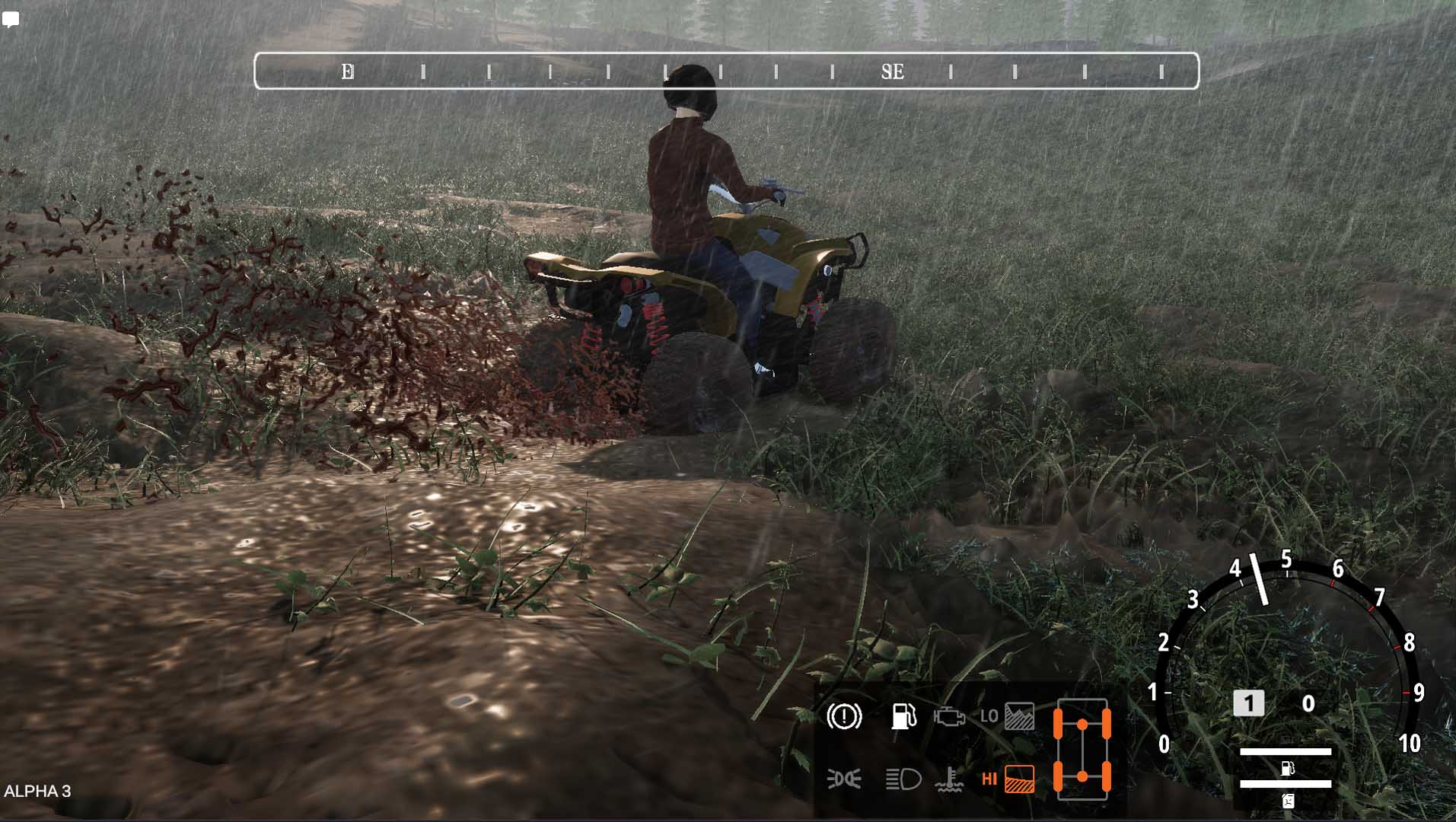Switch to LO range gear mode
The image size is (1456, 822).
pyautogui.click(x=1007, y=716)
